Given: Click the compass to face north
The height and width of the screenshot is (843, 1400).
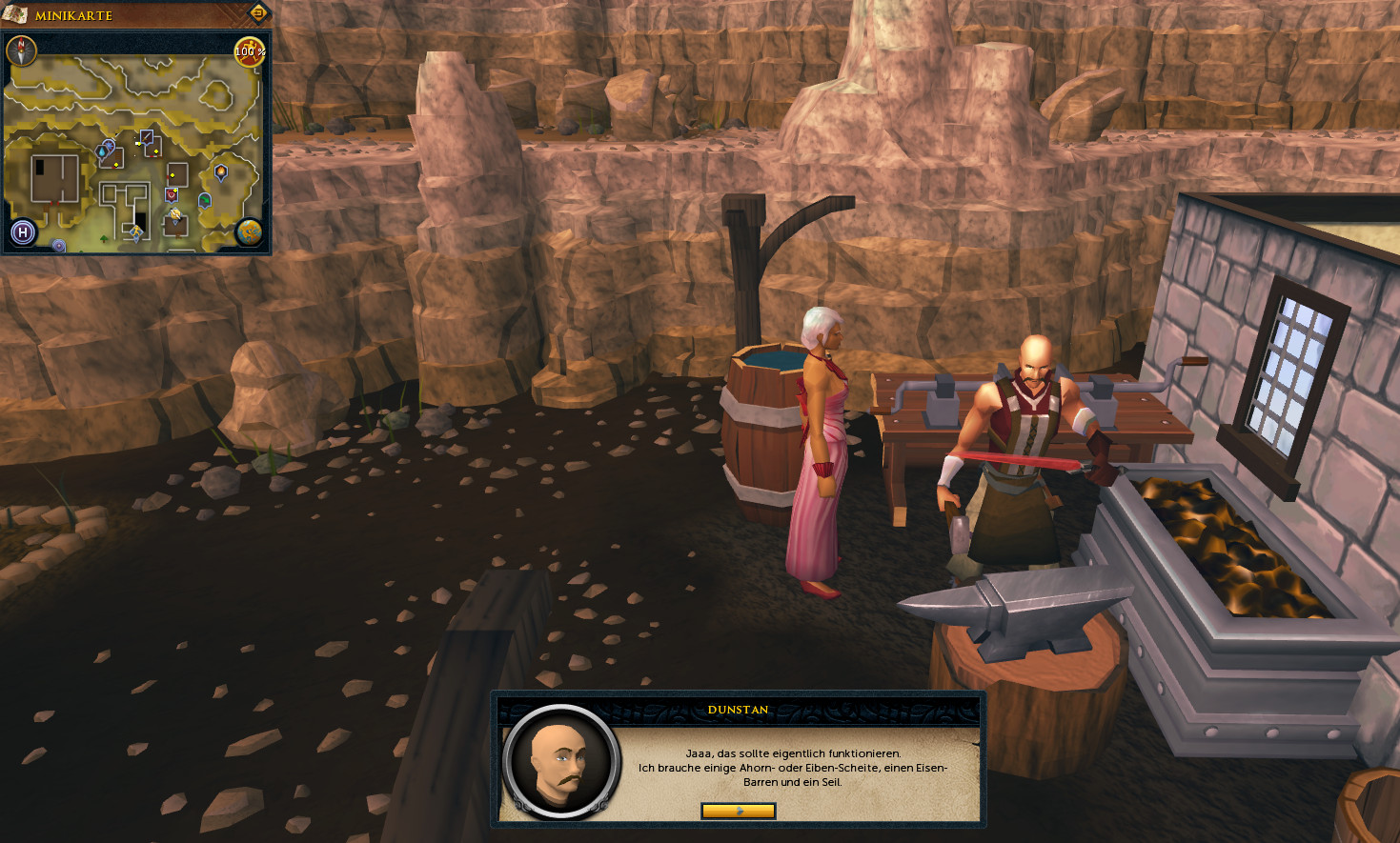Looking at the screenshot, I should (x=21, y=50).
